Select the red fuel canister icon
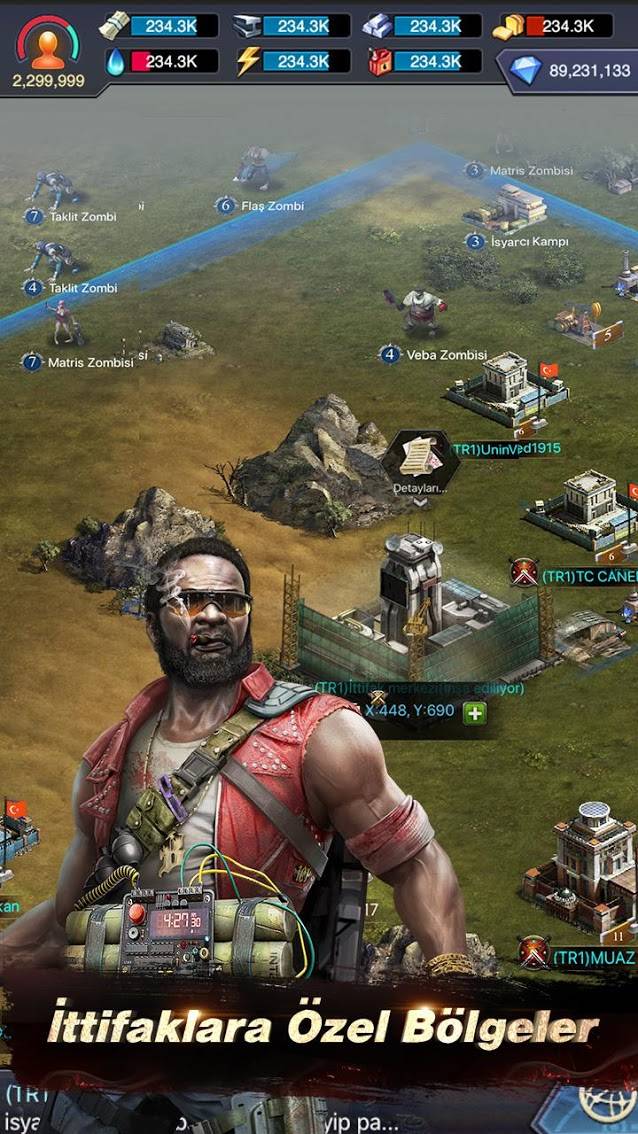This screenshot has width=638, height=1134. tap(379, 62)
